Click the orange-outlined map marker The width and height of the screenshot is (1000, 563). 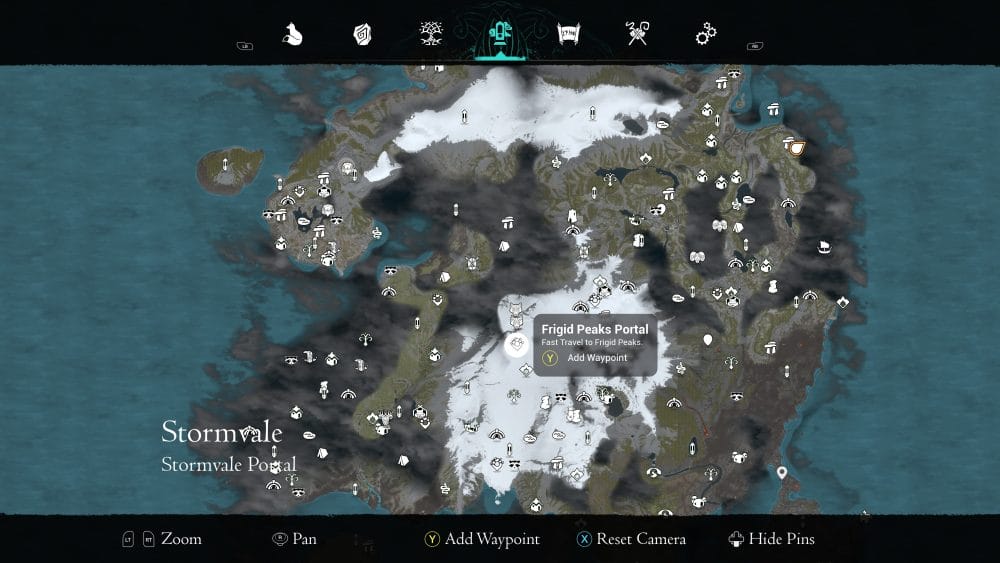tap(797, 148)
